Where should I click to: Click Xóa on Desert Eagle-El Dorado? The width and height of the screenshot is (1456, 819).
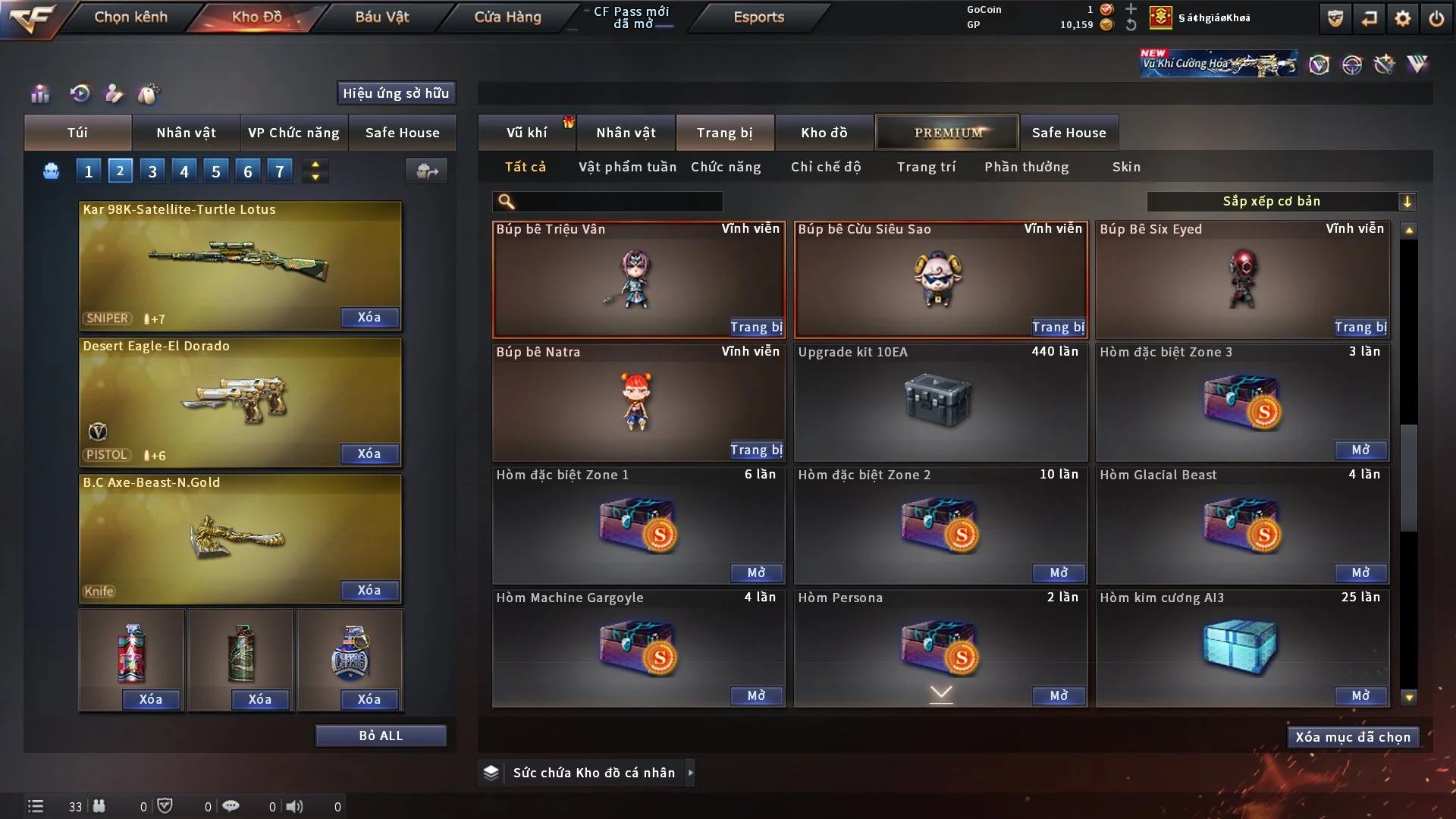point(369,454)
